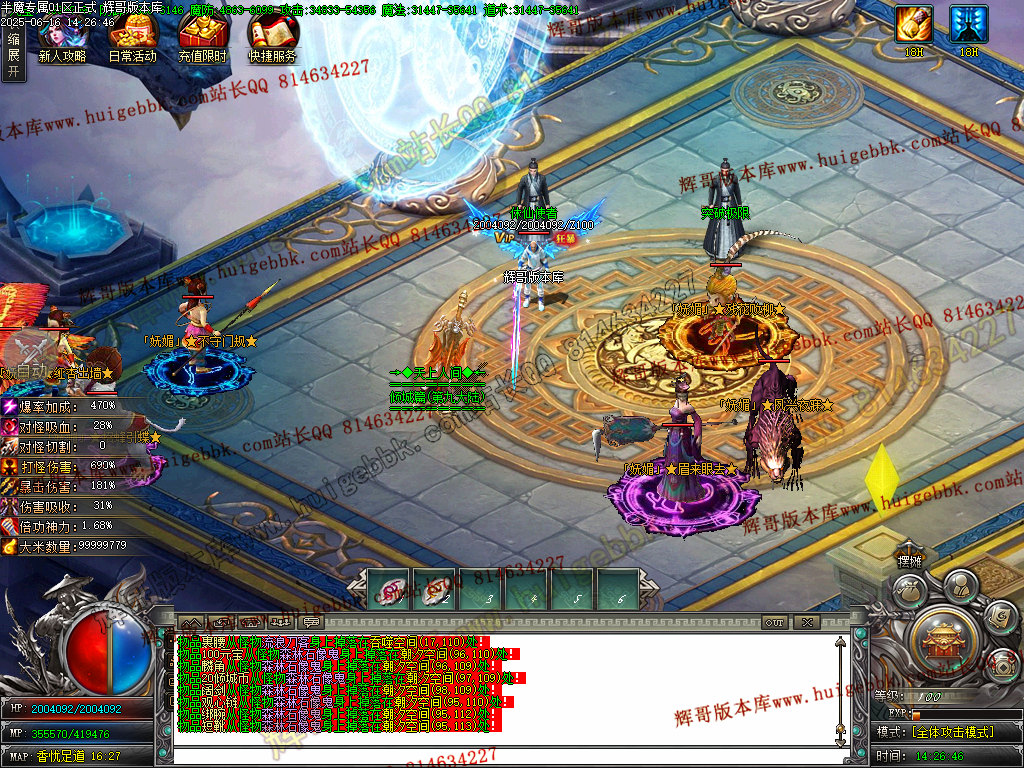Screen dimensions: 1024x768
Task: Click the OUT button on chat panel
Action: pyautogui.click(x=775, y=622)
